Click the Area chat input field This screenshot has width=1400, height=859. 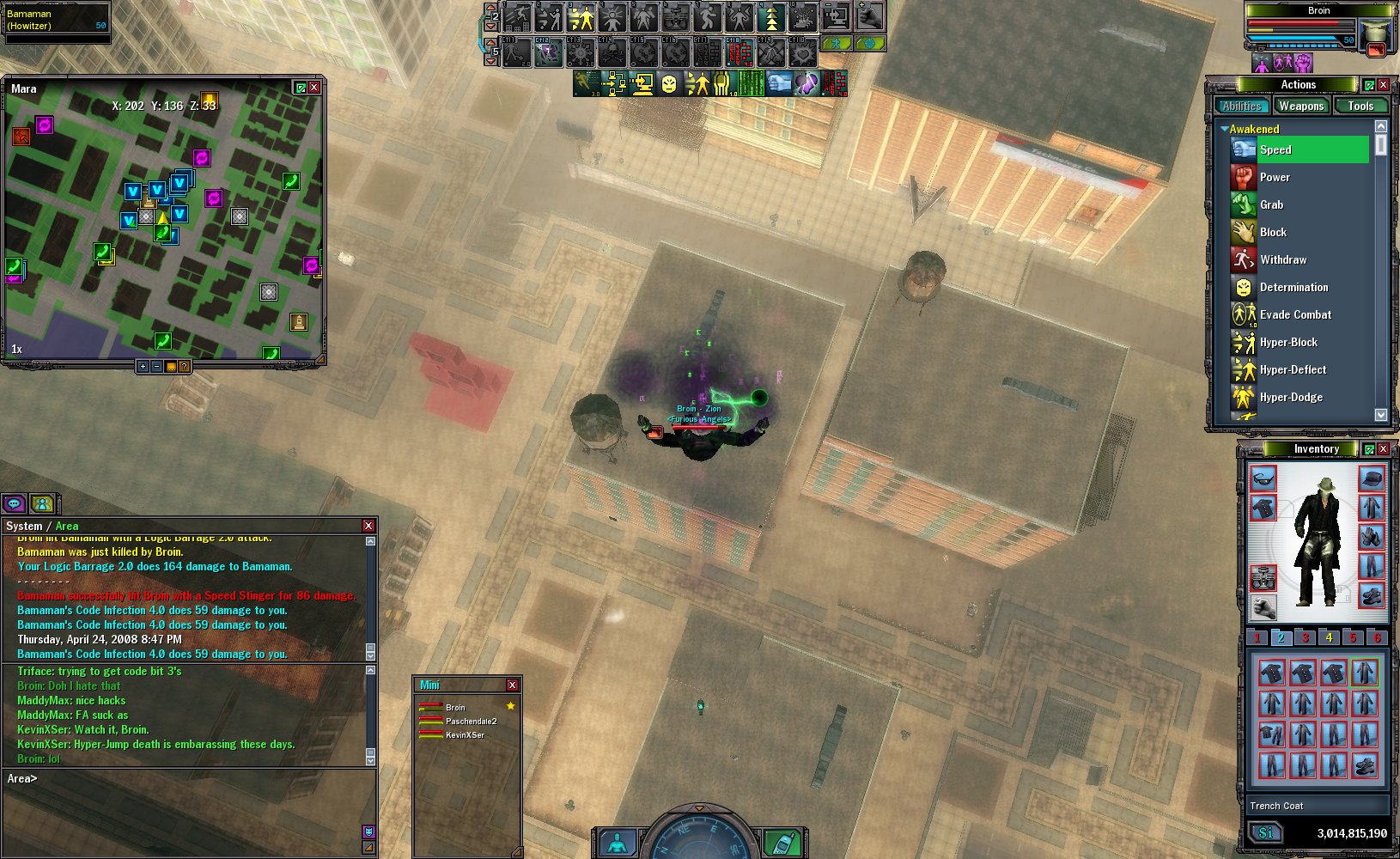click(x=189, y=779)
